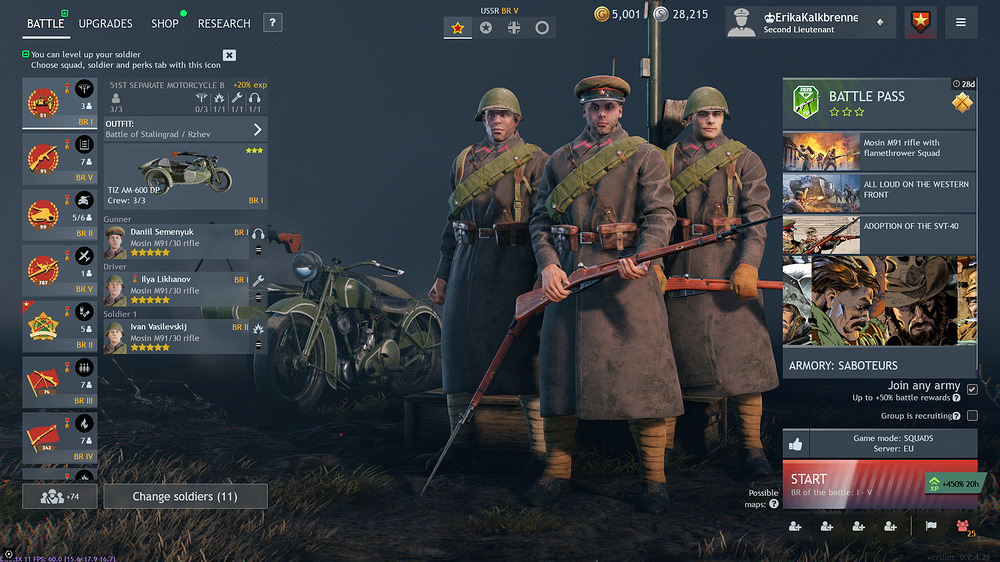Click Change soldiers (11) button
The height and width of the screenshot is (562, 1000).
pyautogui.click(x=185, y=496)
